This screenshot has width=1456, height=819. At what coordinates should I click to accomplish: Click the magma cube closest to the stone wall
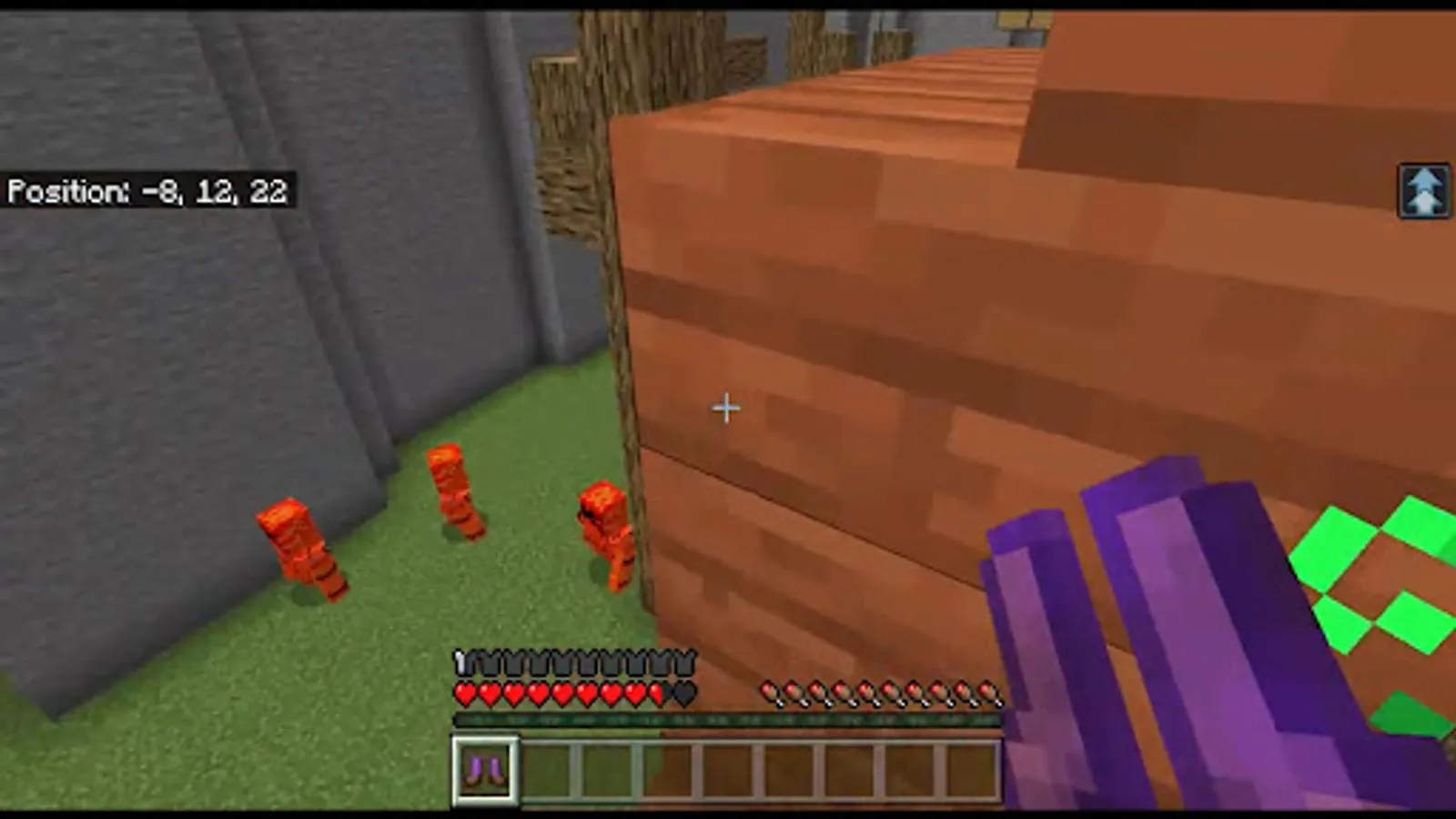(300, 546)
